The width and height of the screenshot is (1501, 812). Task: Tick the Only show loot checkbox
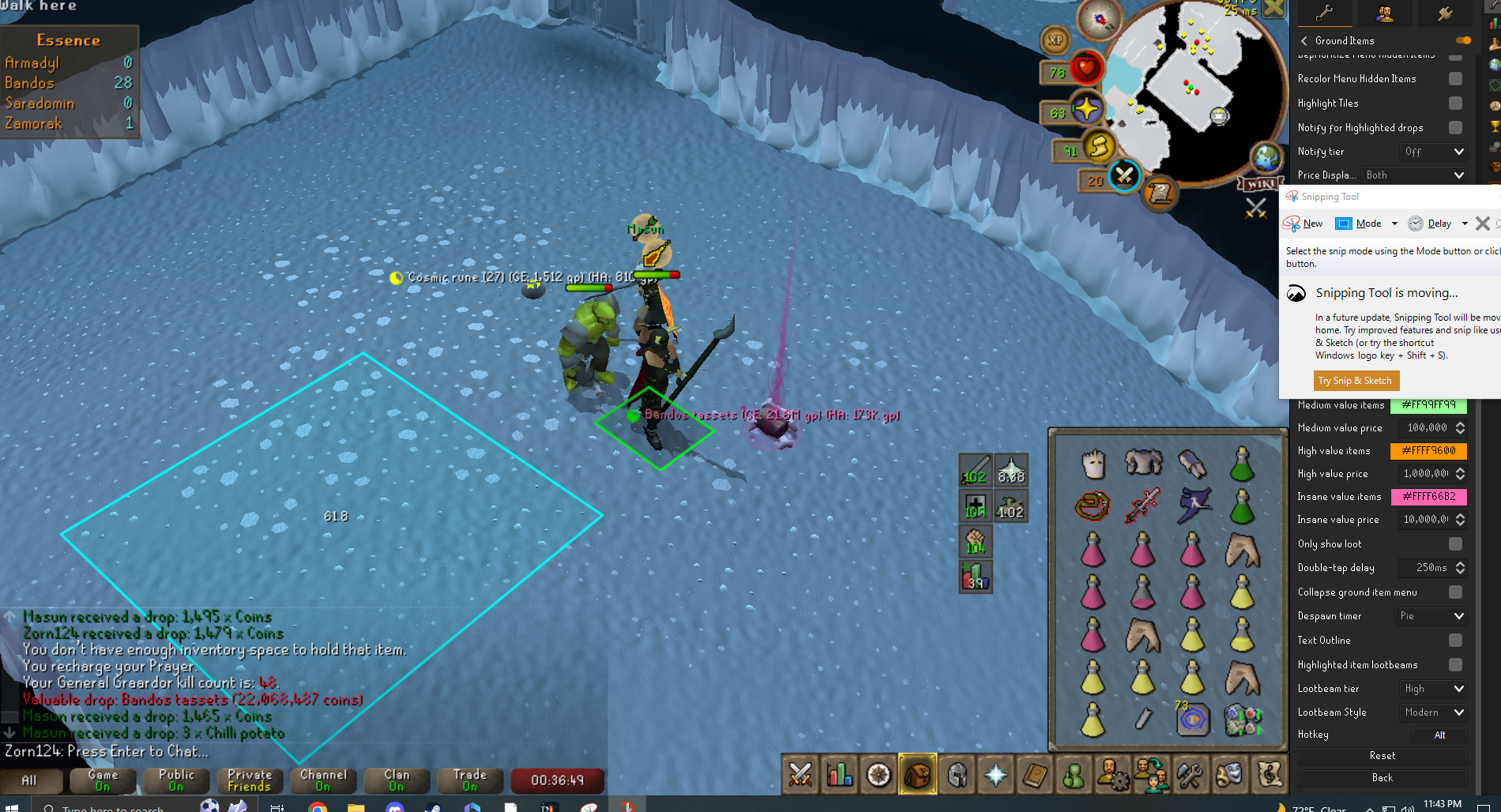(x=1455, y=544)
